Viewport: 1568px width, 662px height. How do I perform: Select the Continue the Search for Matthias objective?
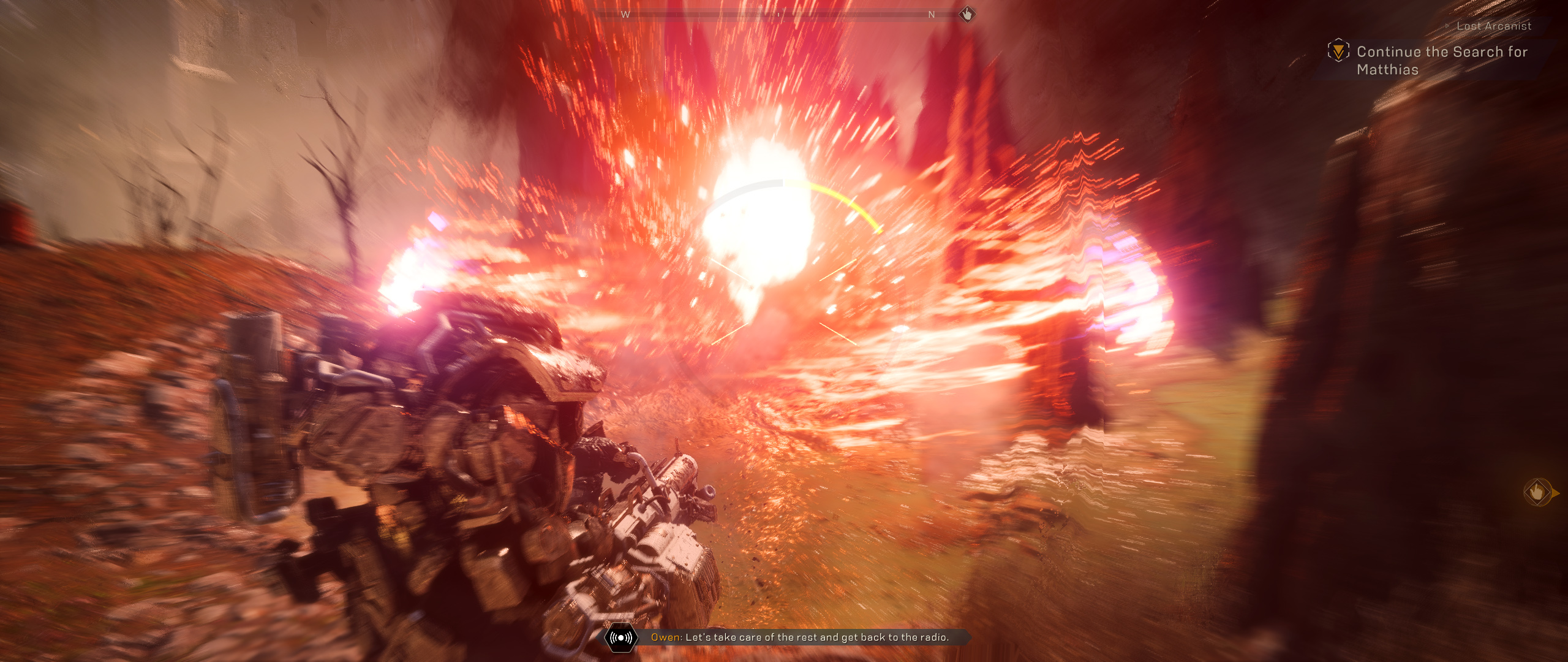pos(1441,60)
